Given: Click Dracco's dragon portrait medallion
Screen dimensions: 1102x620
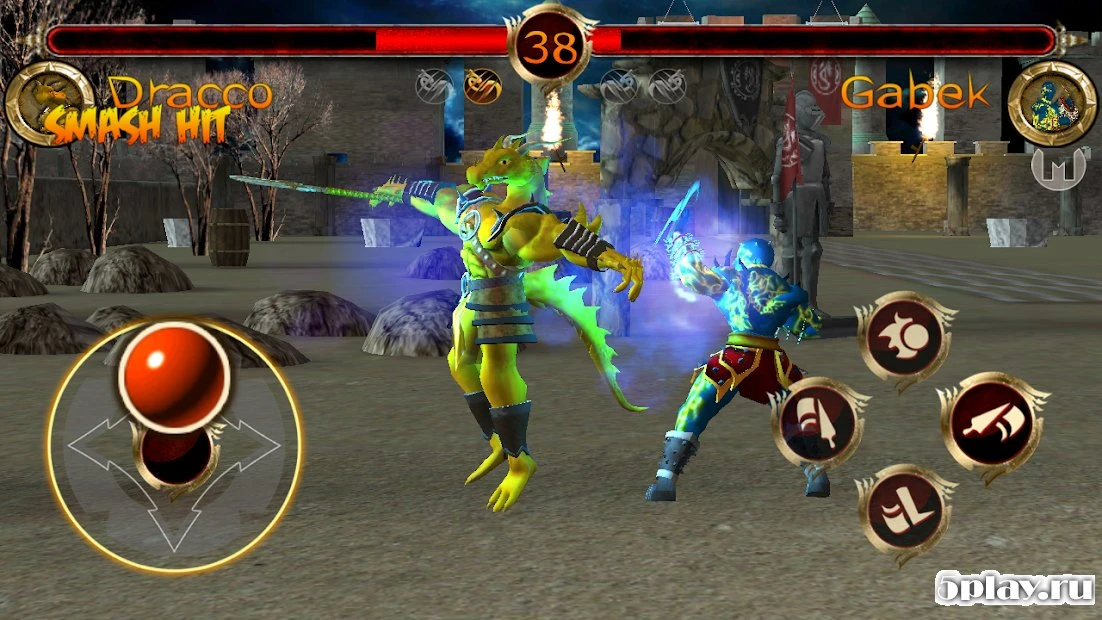Looking at the screenshot, I should click(x=49, y=101).
